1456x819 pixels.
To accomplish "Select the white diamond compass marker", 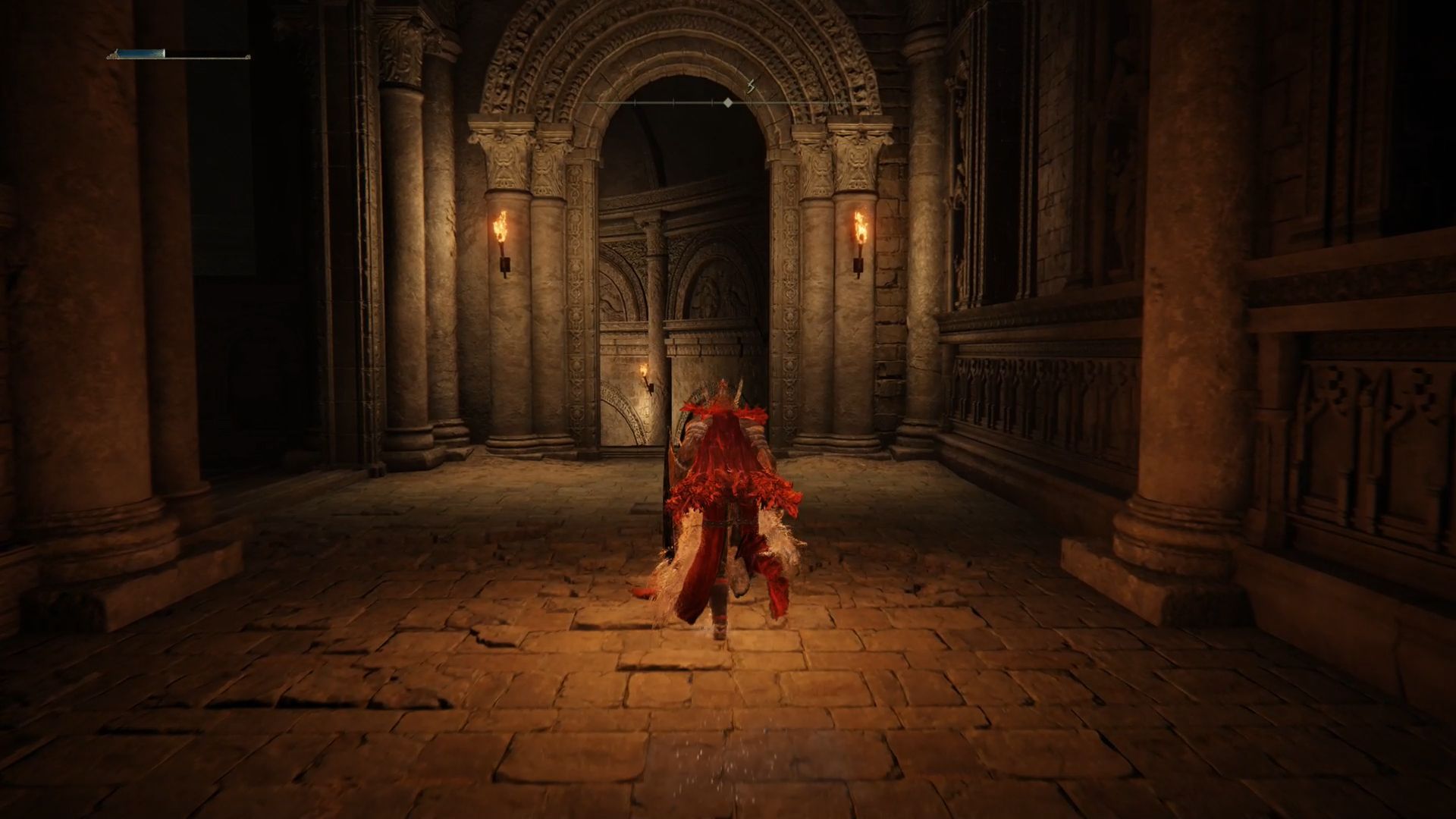I will pos(728,103).
